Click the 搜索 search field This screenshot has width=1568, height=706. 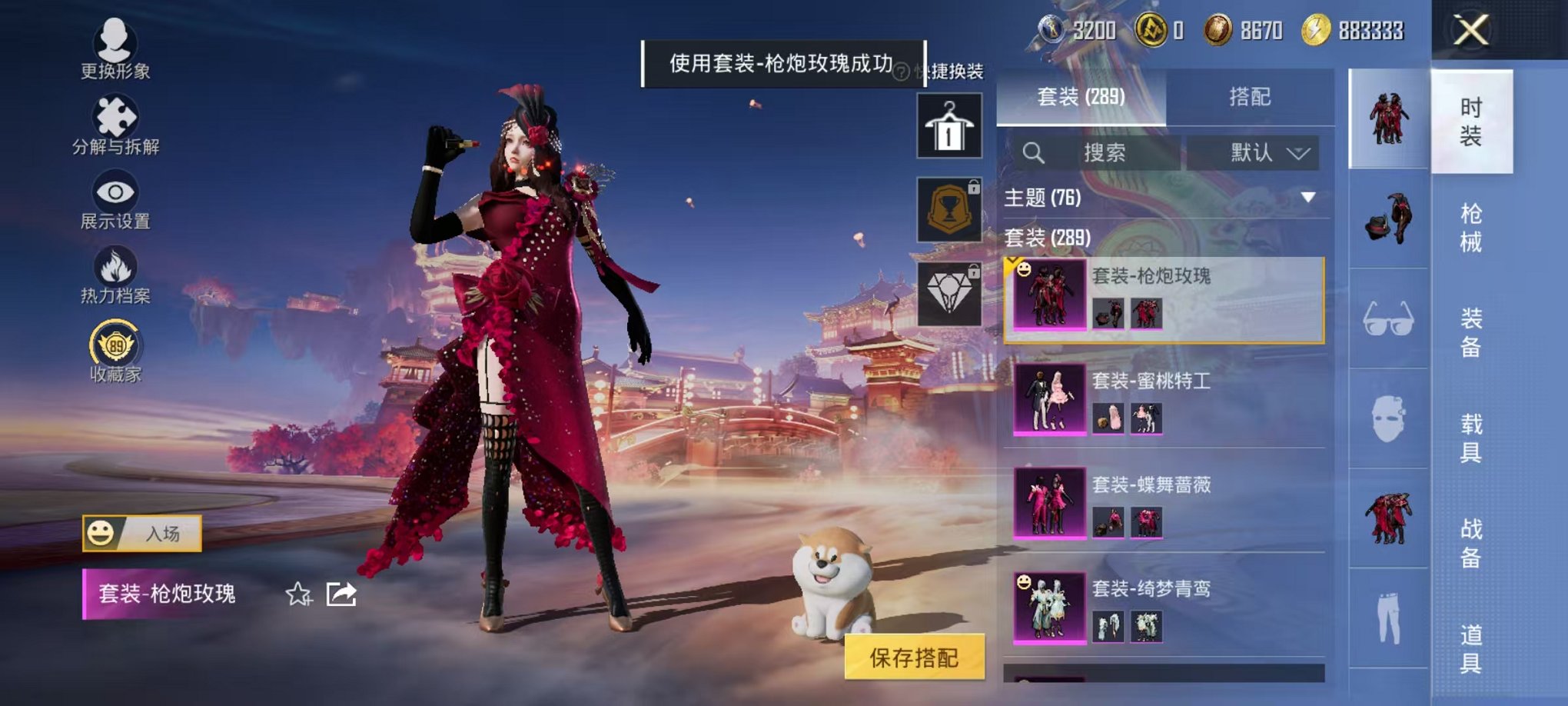click(1107, 152)
